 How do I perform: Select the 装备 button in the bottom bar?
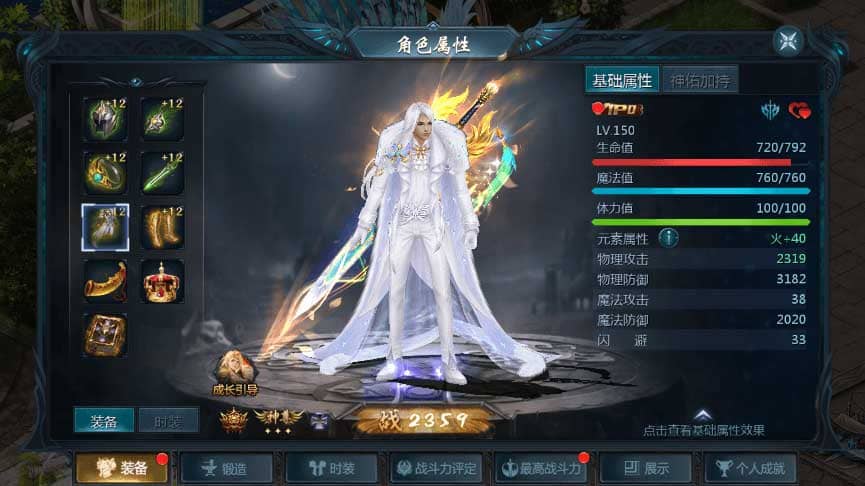coord(121,467)
